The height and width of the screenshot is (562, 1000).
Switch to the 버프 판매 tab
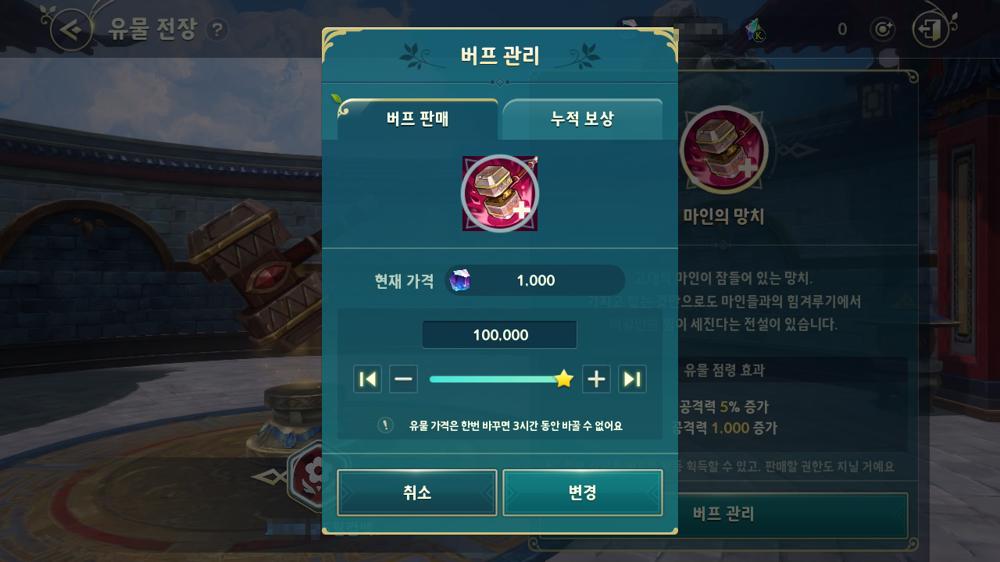tap(417, 120)
